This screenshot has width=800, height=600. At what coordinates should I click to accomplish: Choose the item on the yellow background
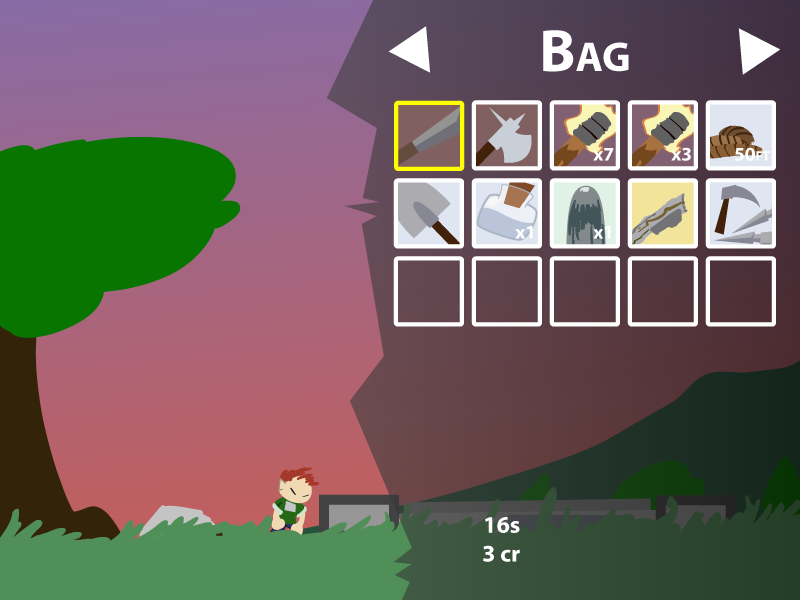click(x=663, y=214)
